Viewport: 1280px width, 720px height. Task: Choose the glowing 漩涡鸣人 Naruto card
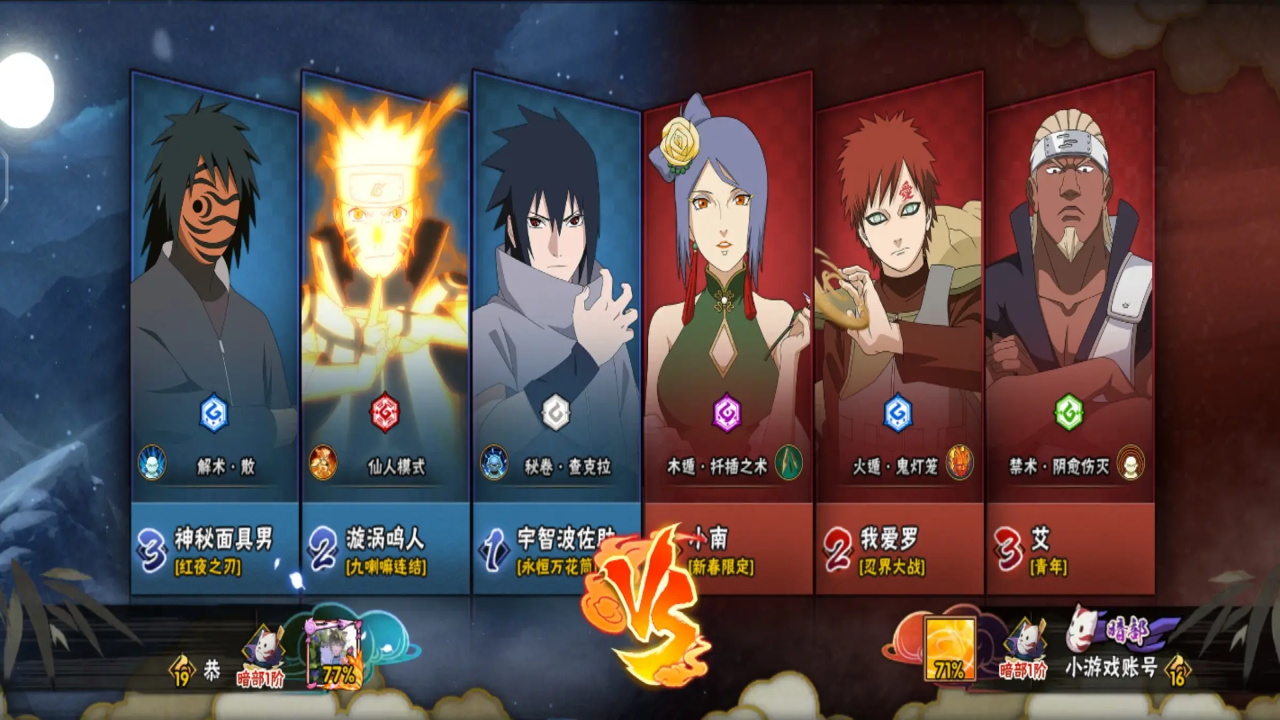pyautogui.click(x=385, y=300)
